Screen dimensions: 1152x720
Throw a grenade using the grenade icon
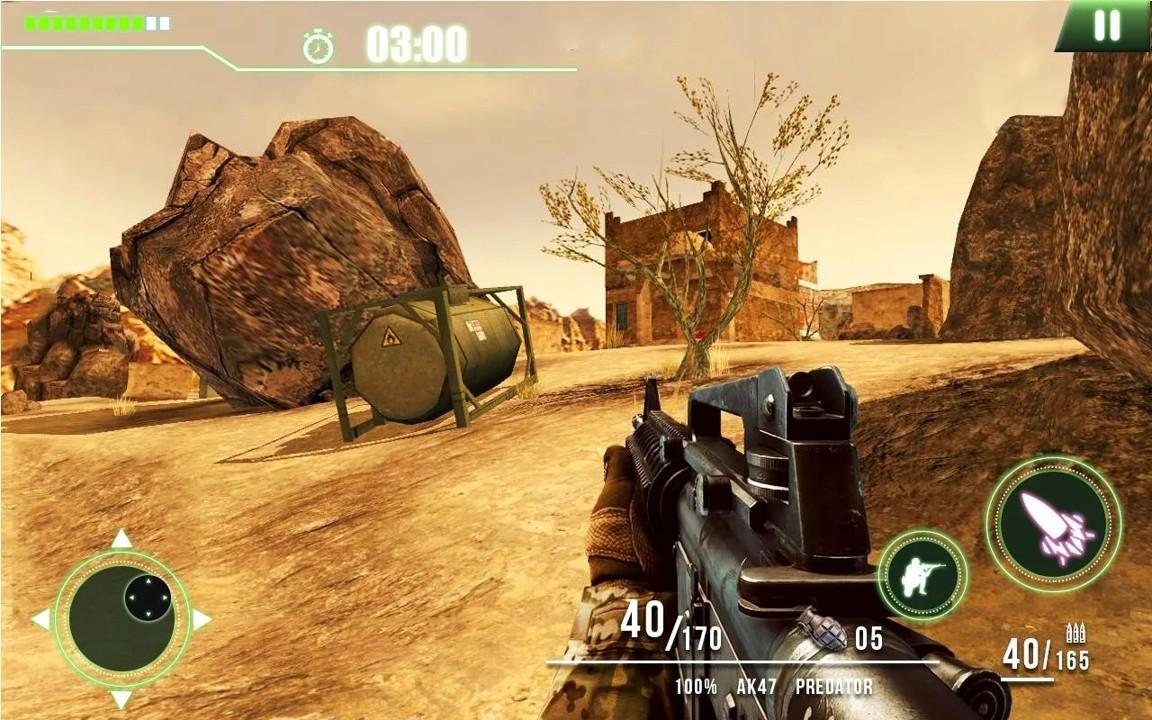(822, 631)
